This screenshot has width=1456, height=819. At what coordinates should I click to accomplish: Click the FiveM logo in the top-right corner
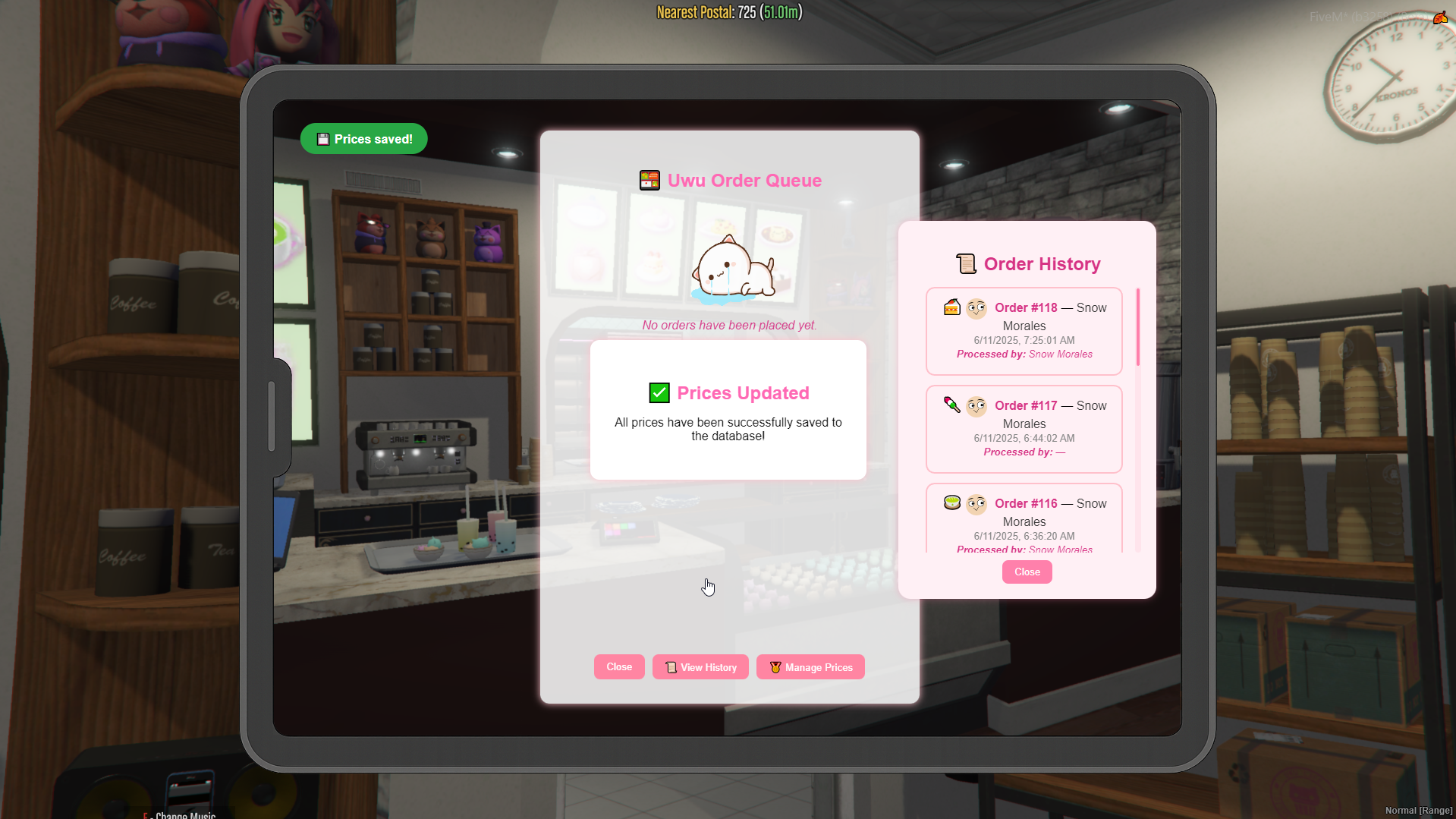point(1440,17)
